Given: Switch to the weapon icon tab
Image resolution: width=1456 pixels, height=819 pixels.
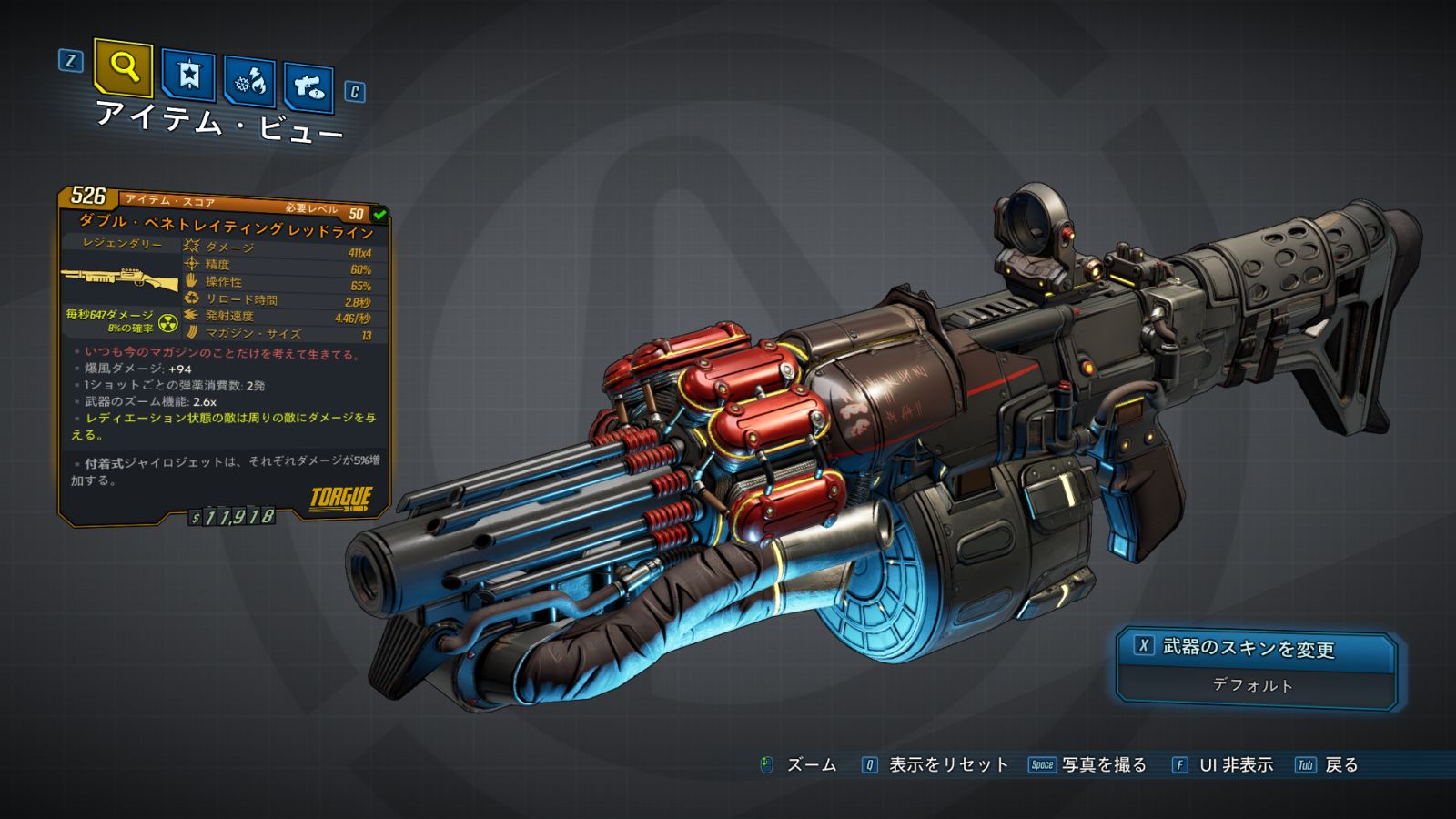Looking at the screenshot, I should point(308,87).
